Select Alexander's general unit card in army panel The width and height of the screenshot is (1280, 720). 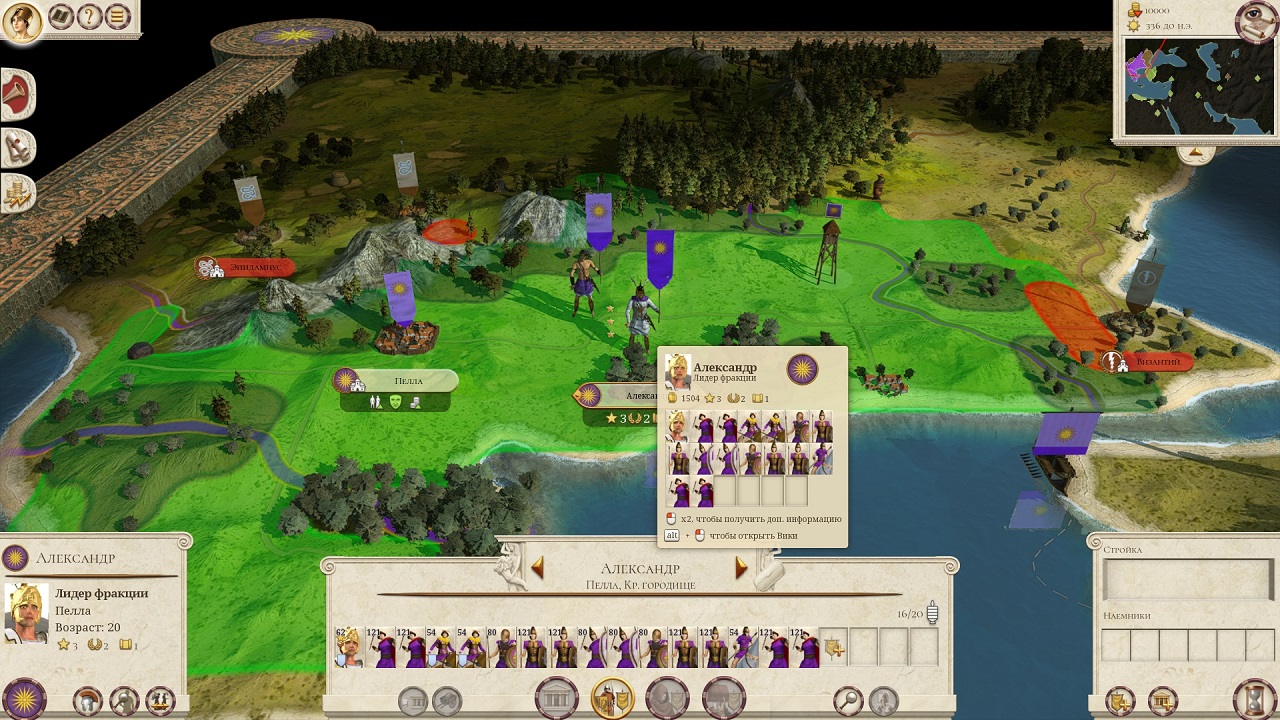tap(348, 648)
